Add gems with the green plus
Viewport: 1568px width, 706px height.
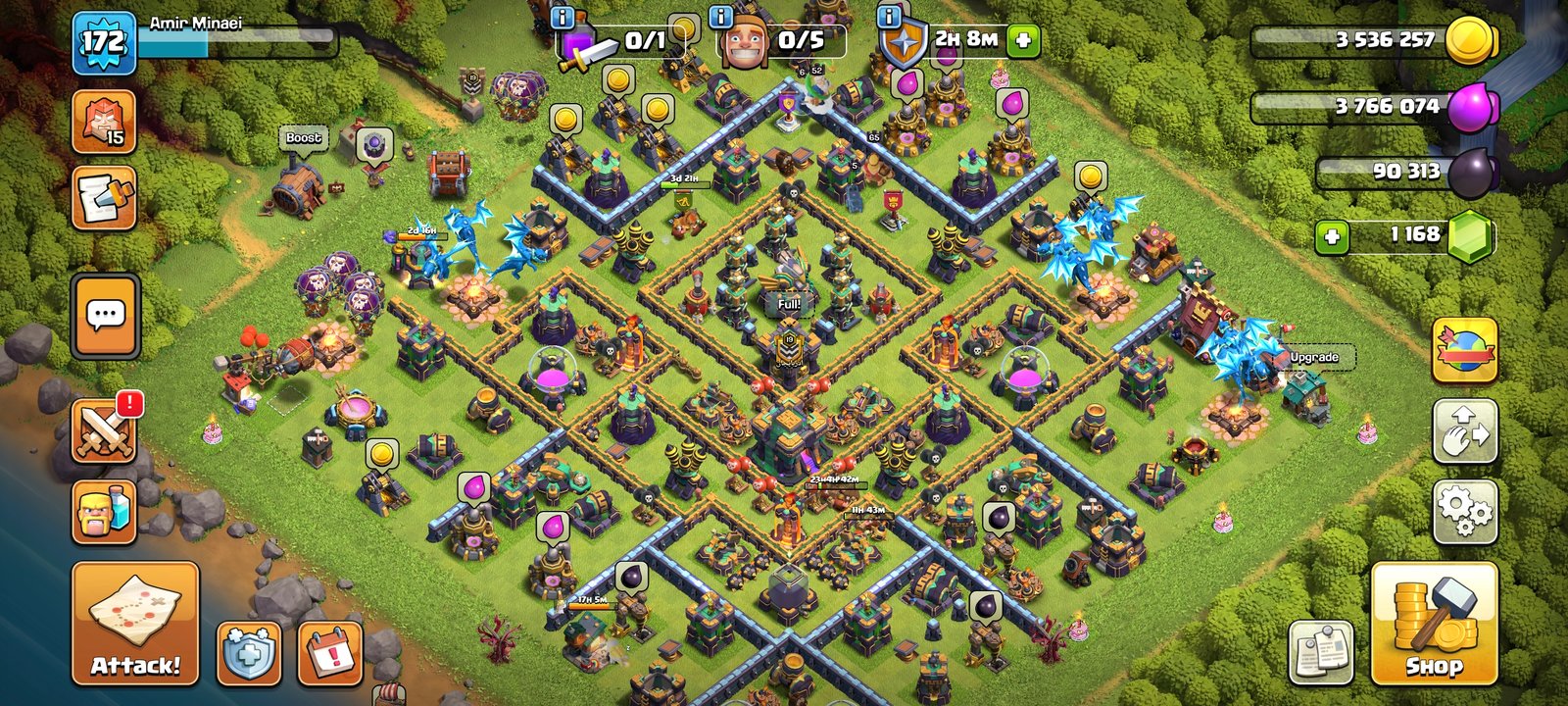pyautogui.click(x=1332, y=236)
